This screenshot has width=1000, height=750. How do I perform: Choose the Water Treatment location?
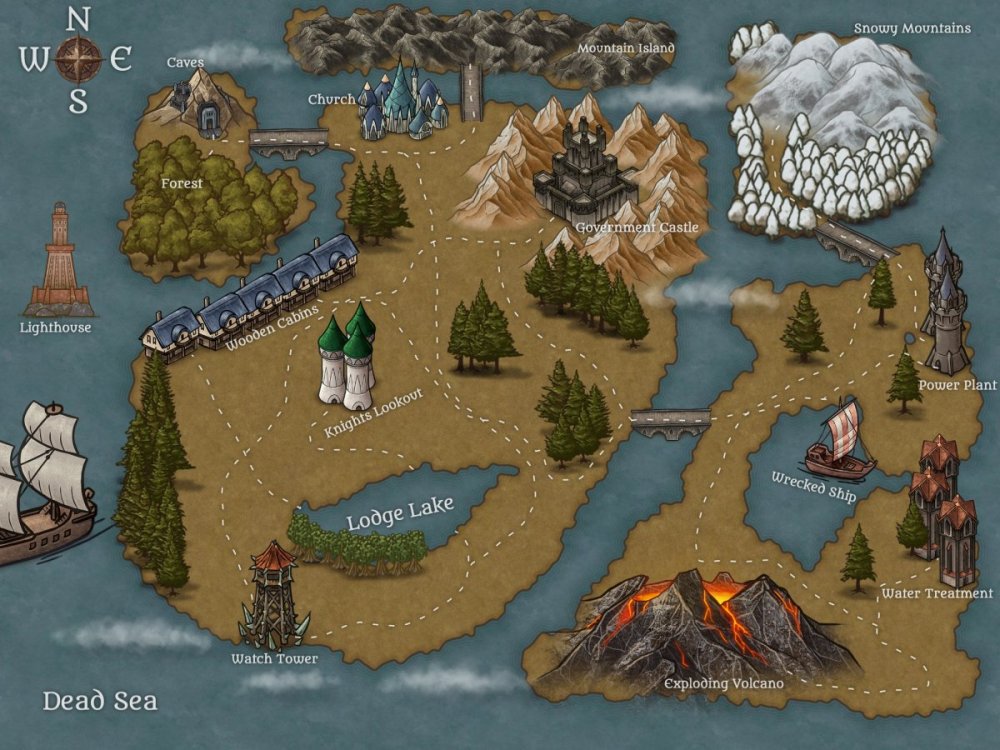click(940, 510)
